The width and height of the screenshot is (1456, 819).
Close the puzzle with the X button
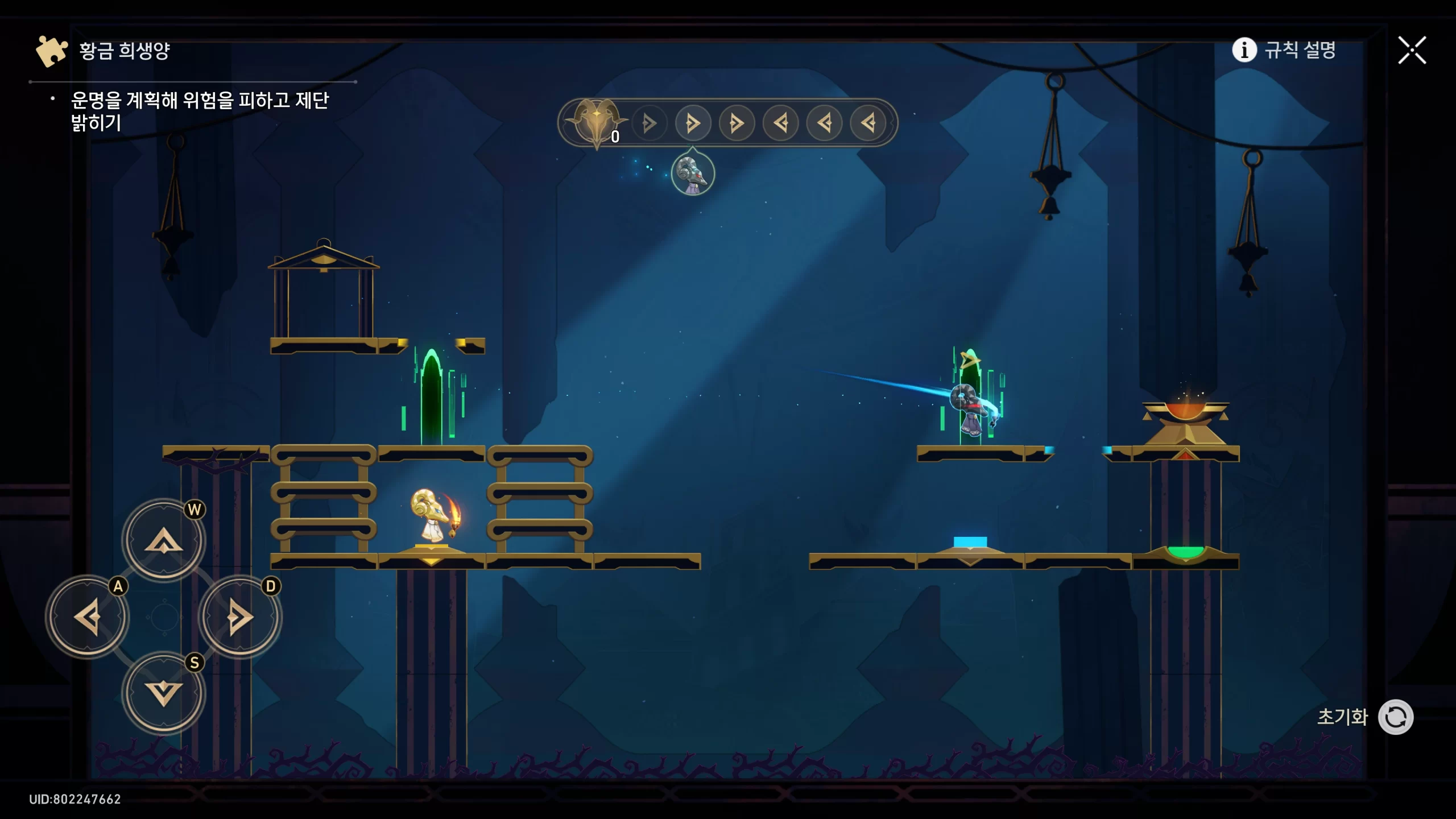point(1412,51)
